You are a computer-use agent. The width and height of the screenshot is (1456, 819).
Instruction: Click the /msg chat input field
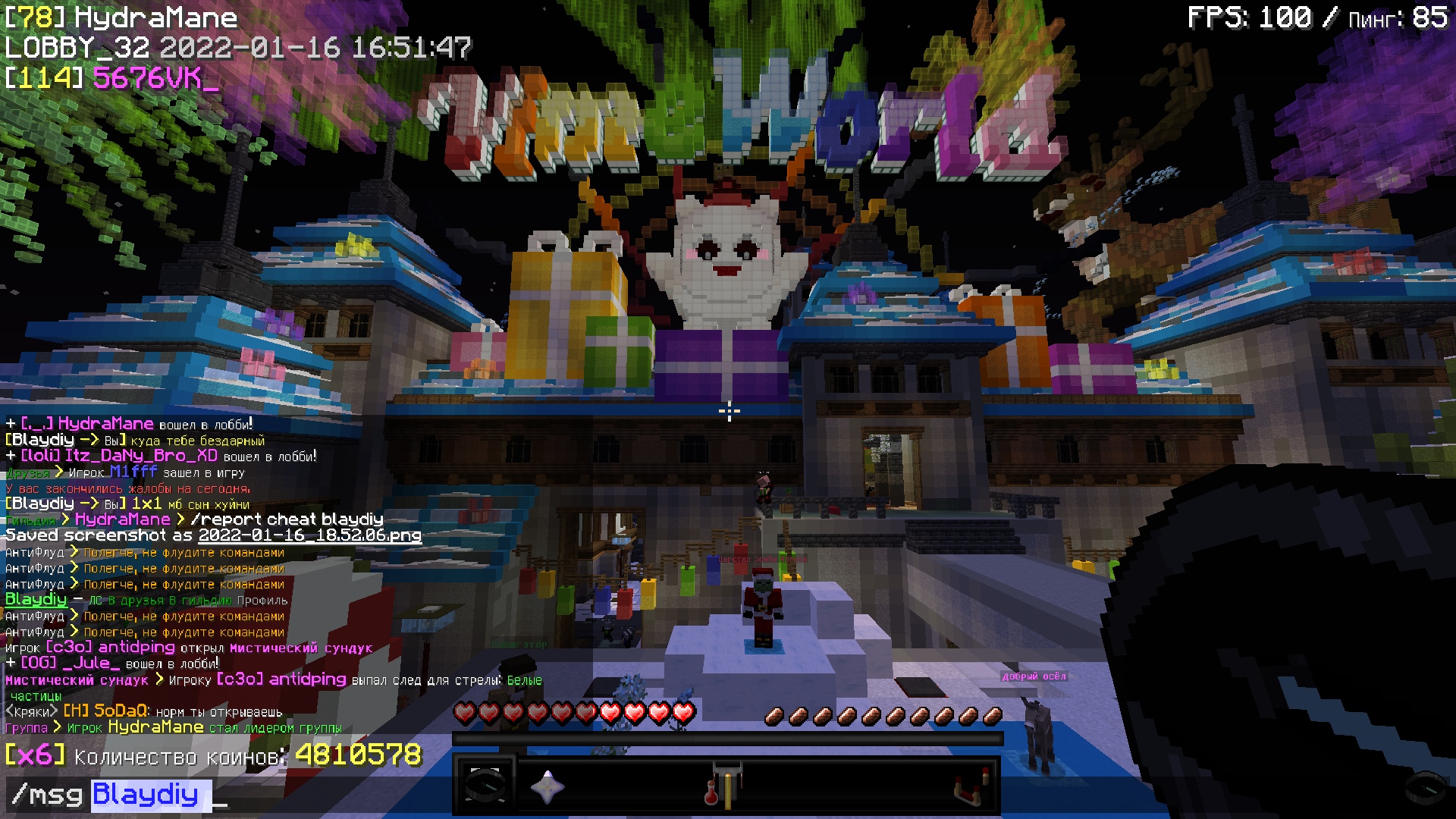pyautogui.click(x=485, y=795)
